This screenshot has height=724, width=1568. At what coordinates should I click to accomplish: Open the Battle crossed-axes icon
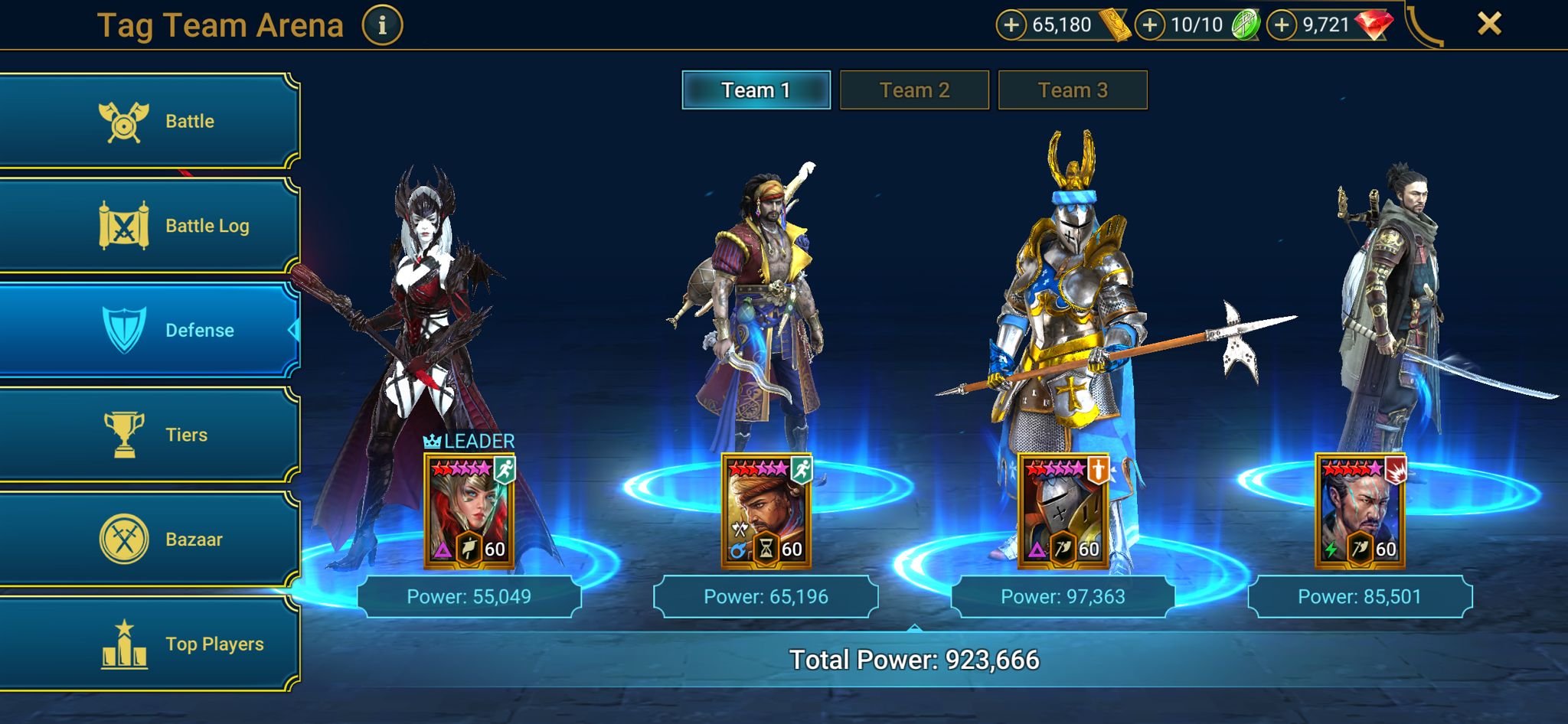point(126,120)
